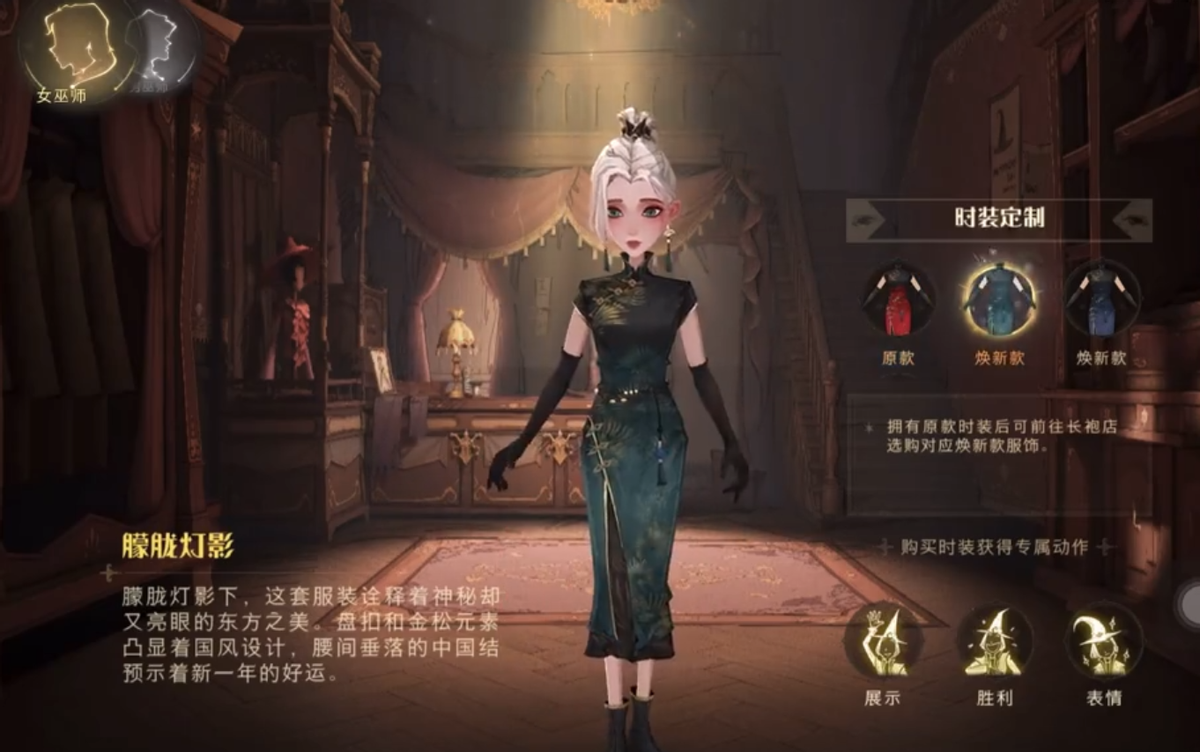Play the 展示 display action
Viewport: 1200px width, 752px height.
click(882, 642)
